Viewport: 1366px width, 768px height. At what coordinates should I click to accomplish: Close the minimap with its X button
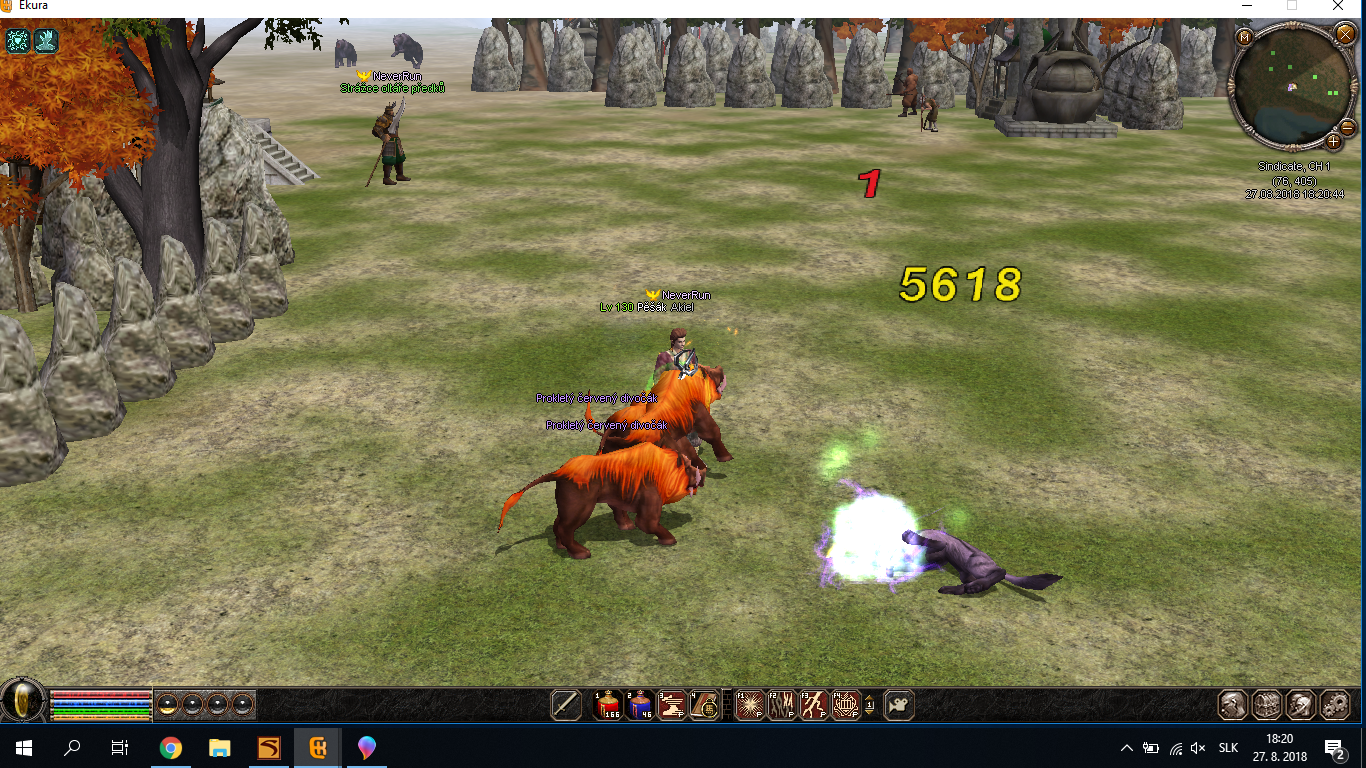(x=1345, y=36)
